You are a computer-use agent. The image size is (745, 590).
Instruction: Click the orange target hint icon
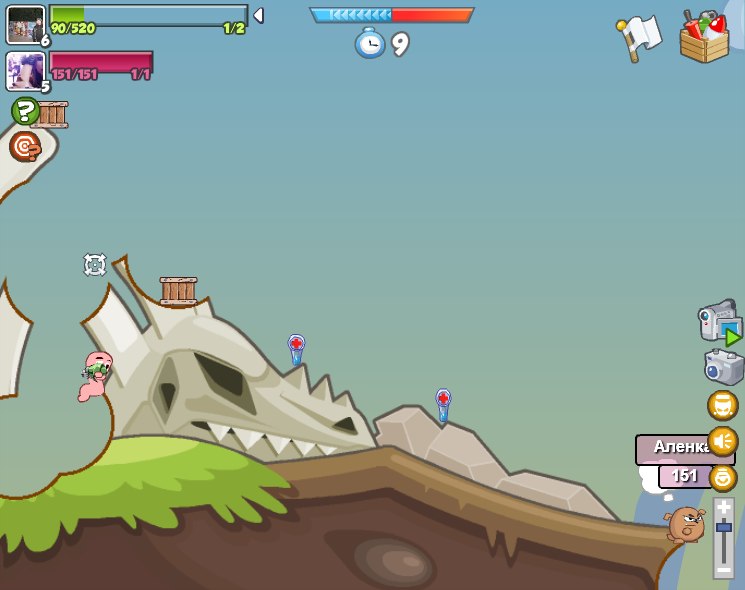click(x=25, y=147)
